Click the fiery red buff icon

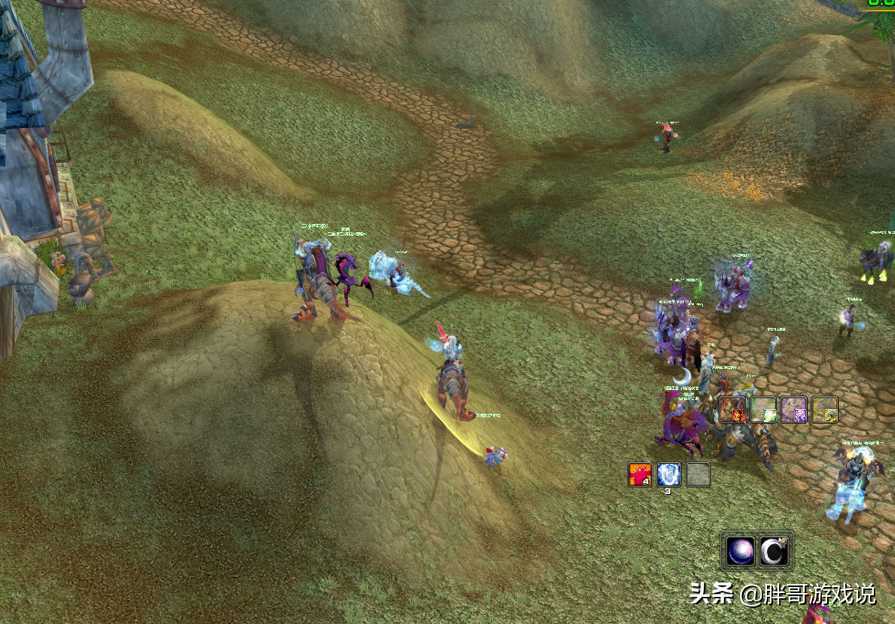640,474
